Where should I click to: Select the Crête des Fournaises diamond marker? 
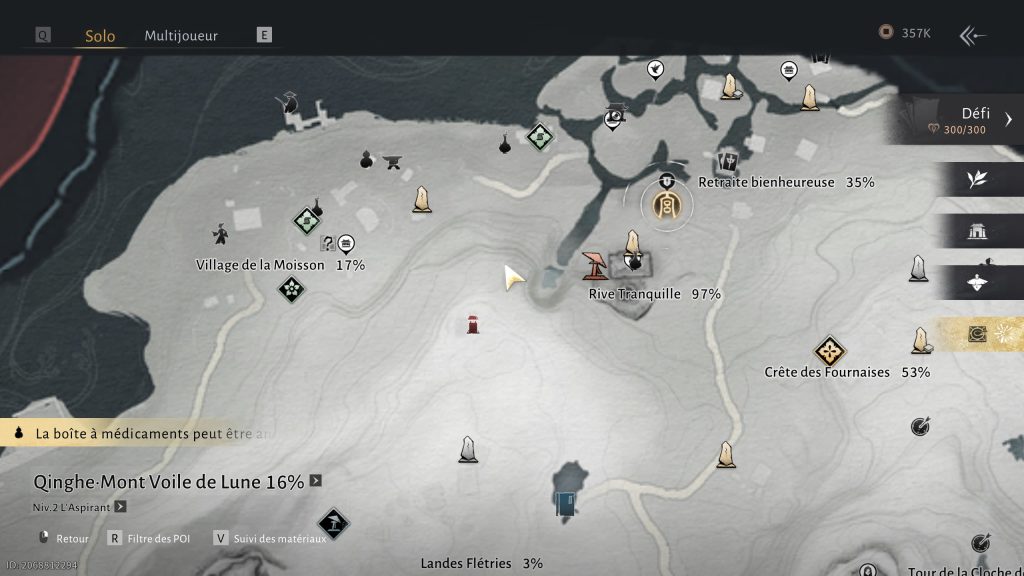click(829, 351)
